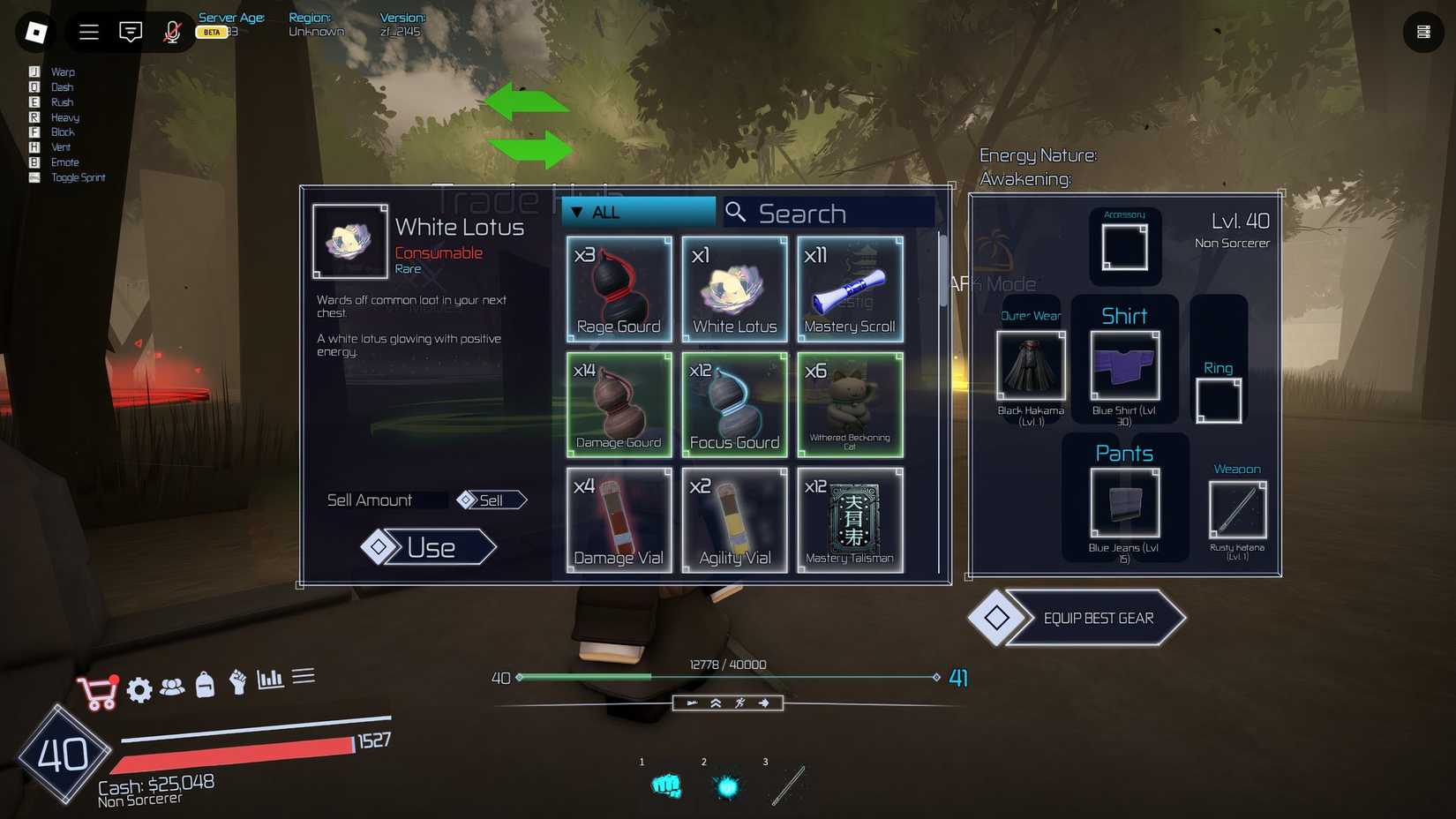This screenshot has width=1456, height=819.
Task: Open the social players icon
Action: tap(173, 690)
